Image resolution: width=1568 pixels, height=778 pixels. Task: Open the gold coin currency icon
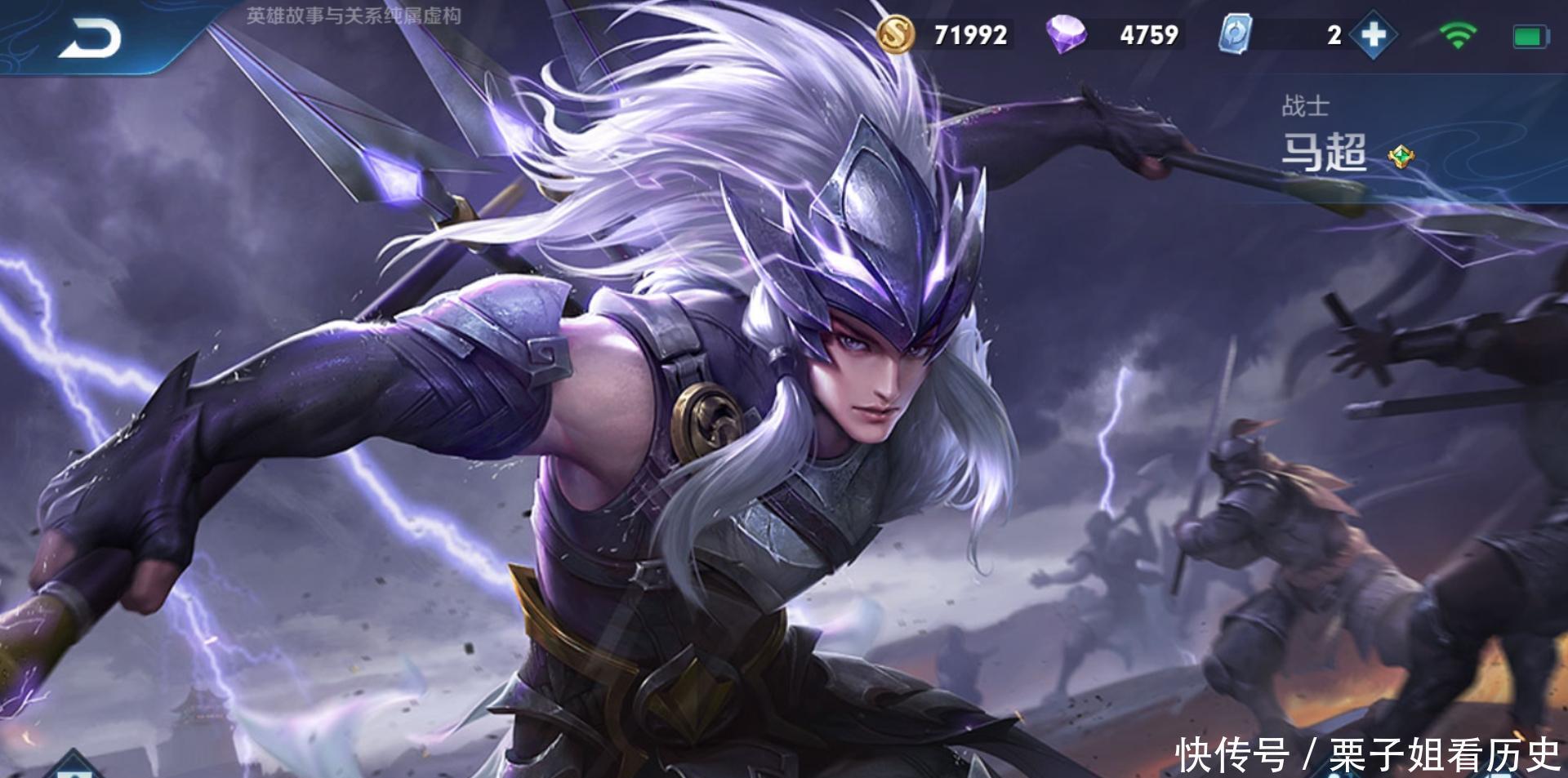coord(896,34)
